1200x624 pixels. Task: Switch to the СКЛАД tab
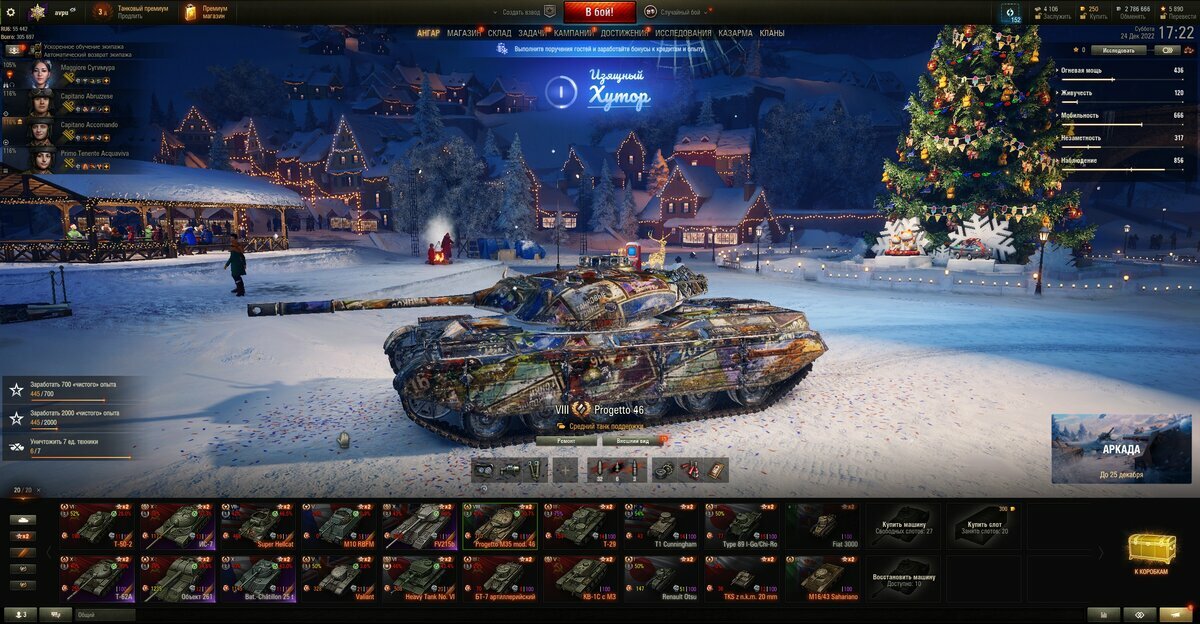(499, 33)
